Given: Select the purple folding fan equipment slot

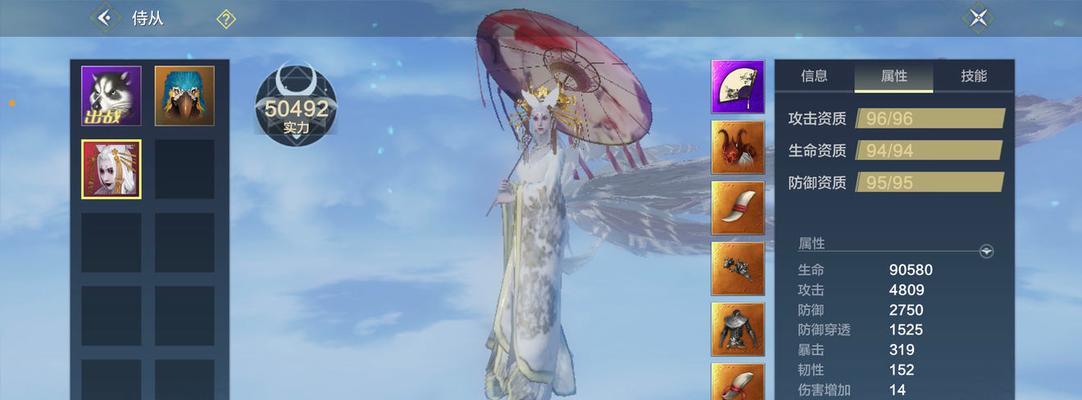Looking at the screenshot, I should (x=738, y=87).
